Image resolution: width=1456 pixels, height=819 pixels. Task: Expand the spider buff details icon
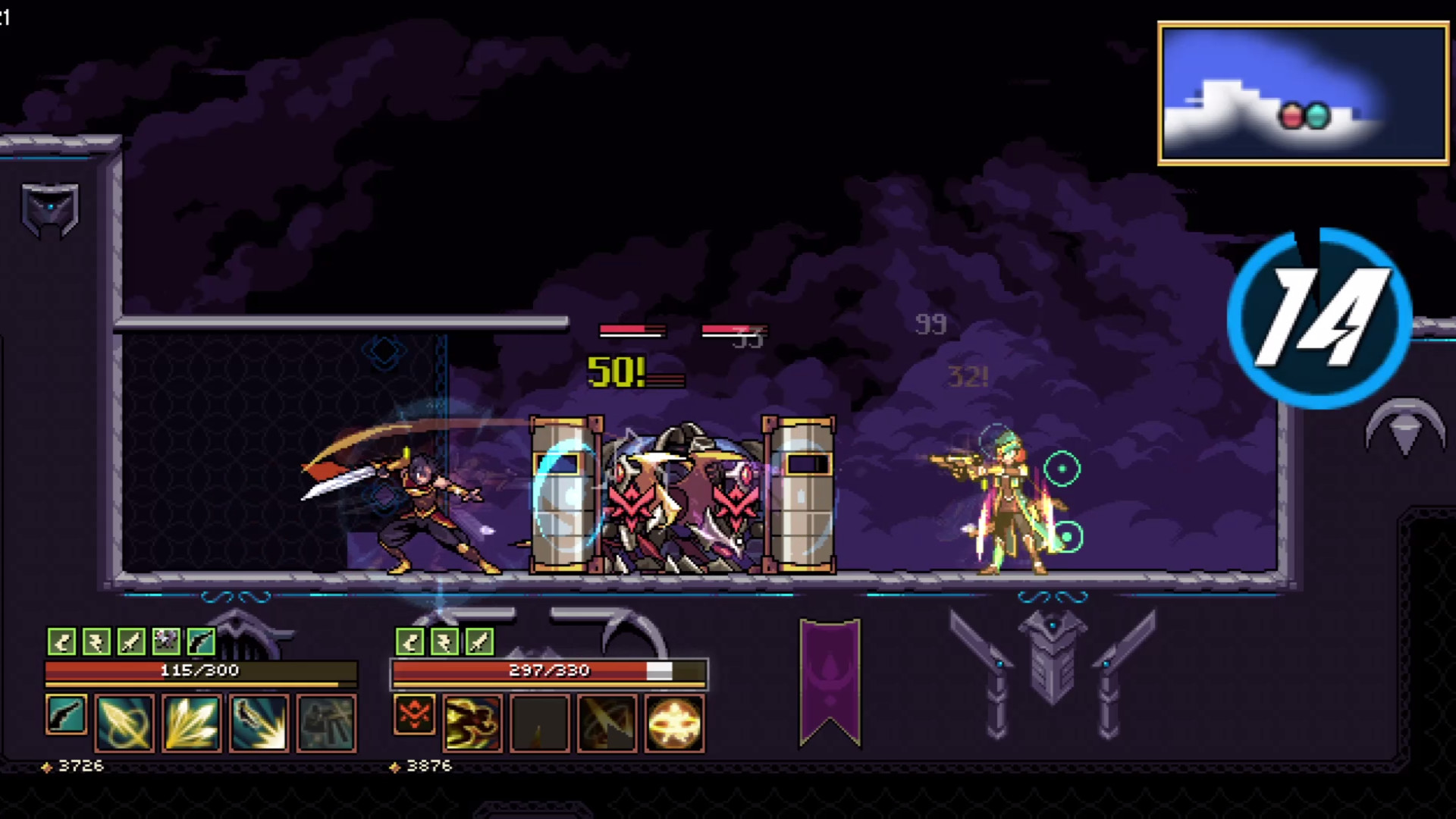(167, 643)
